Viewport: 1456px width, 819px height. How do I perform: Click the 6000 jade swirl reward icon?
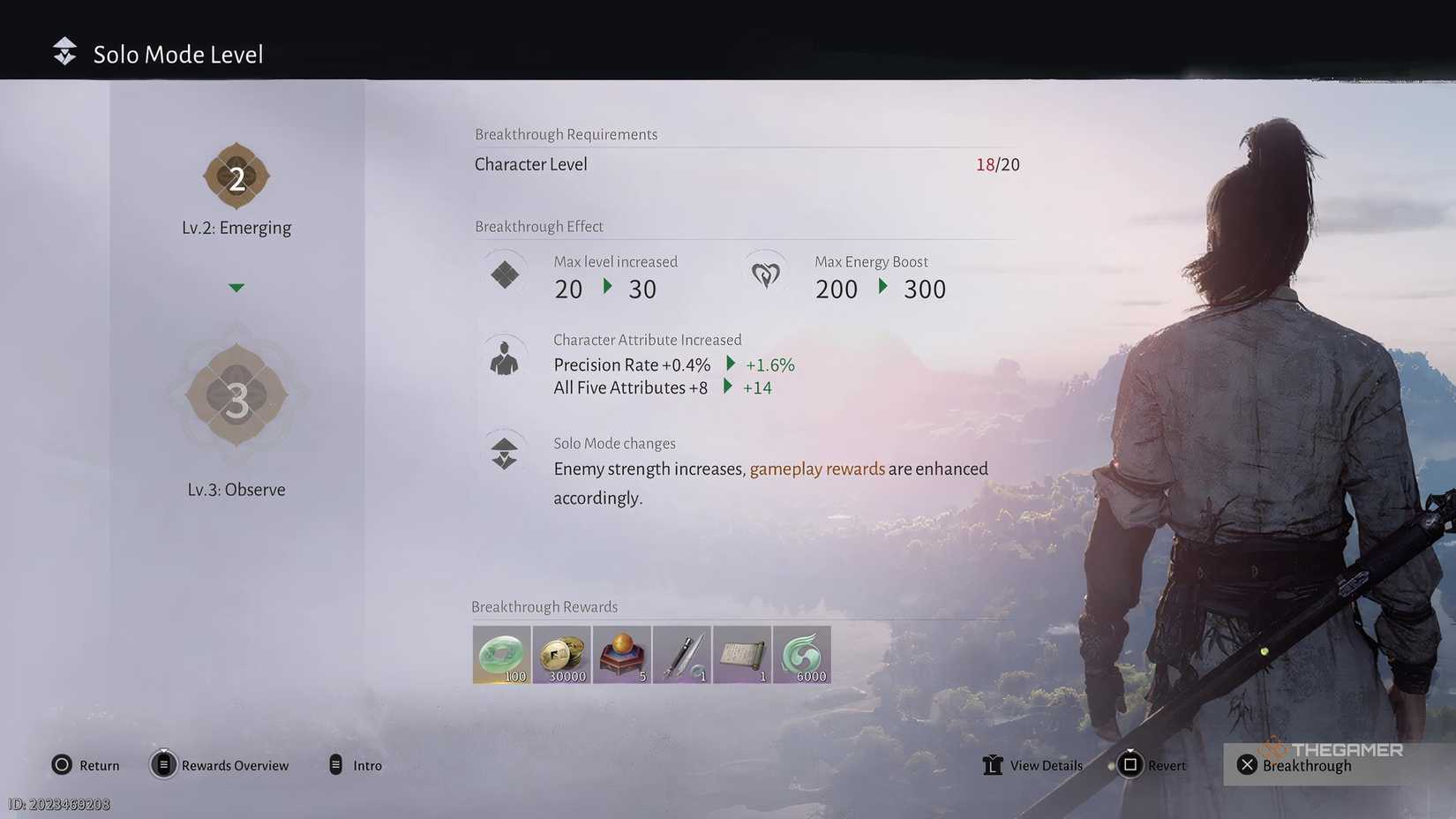pos(801,655)
